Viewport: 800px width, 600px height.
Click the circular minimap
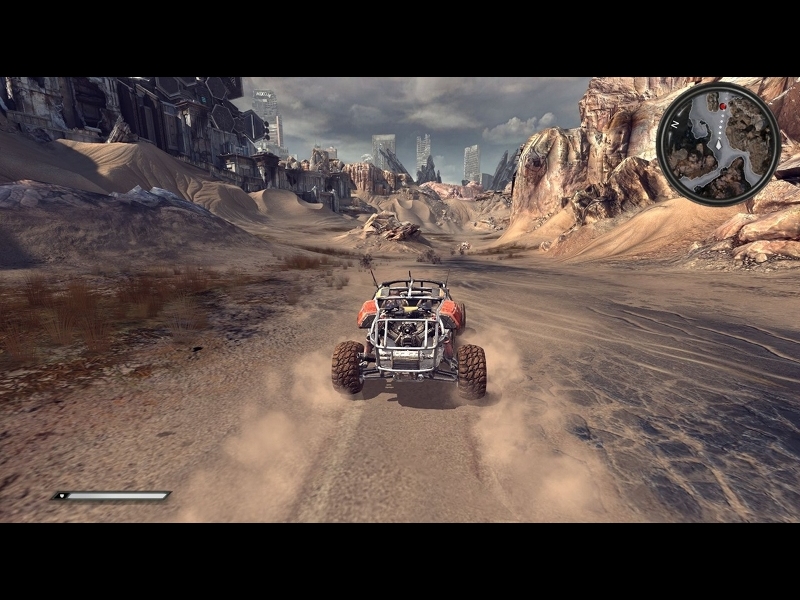click(x=718, y=143)
